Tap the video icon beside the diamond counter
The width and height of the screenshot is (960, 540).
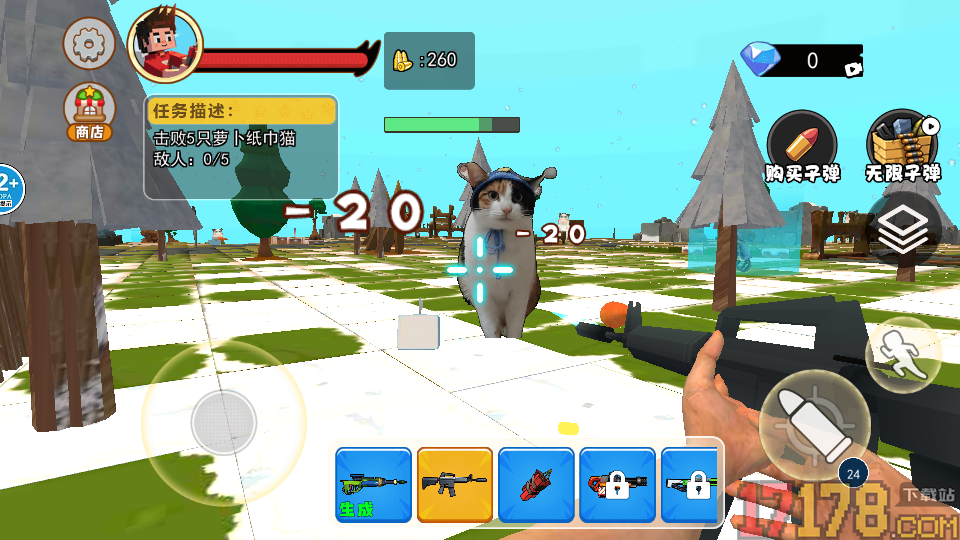853,69
